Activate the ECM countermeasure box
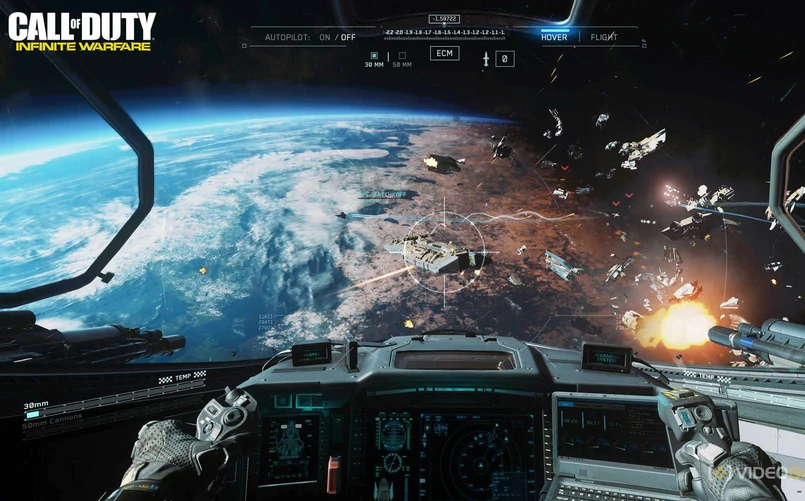The height and width of the screenshot is (501, 805). 444,53
